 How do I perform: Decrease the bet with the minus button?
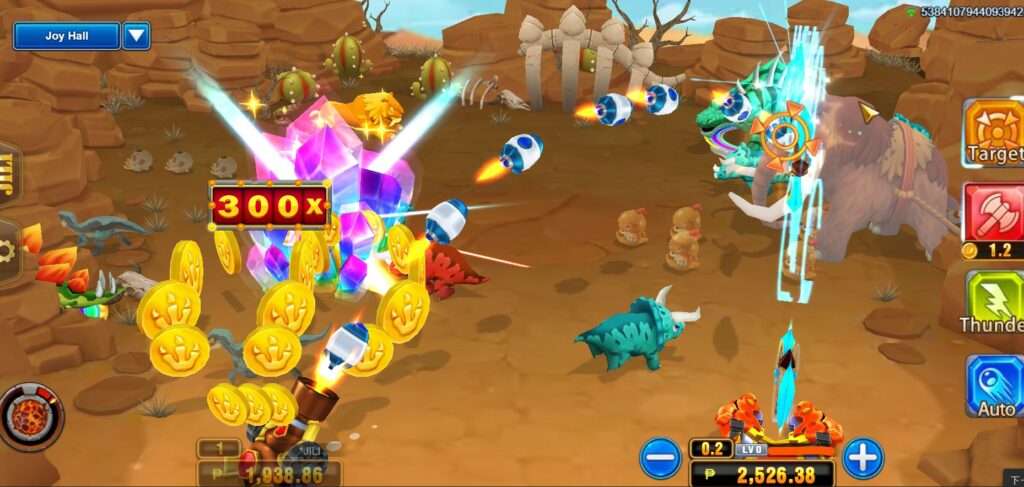pyautogui.click(x=660, y=459)
